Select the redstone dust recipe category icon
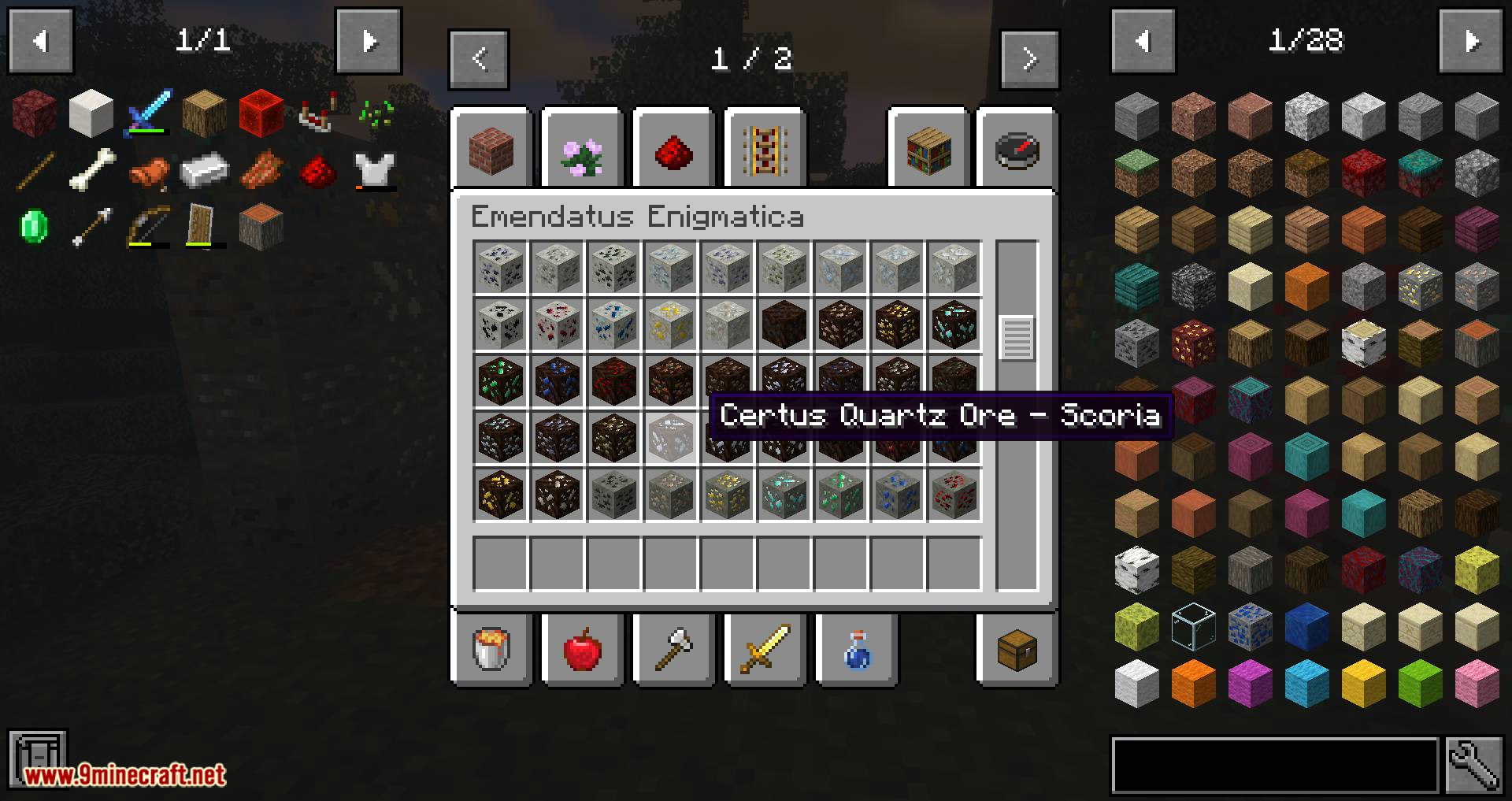The image size is (1512, 801). coord(673,150)
